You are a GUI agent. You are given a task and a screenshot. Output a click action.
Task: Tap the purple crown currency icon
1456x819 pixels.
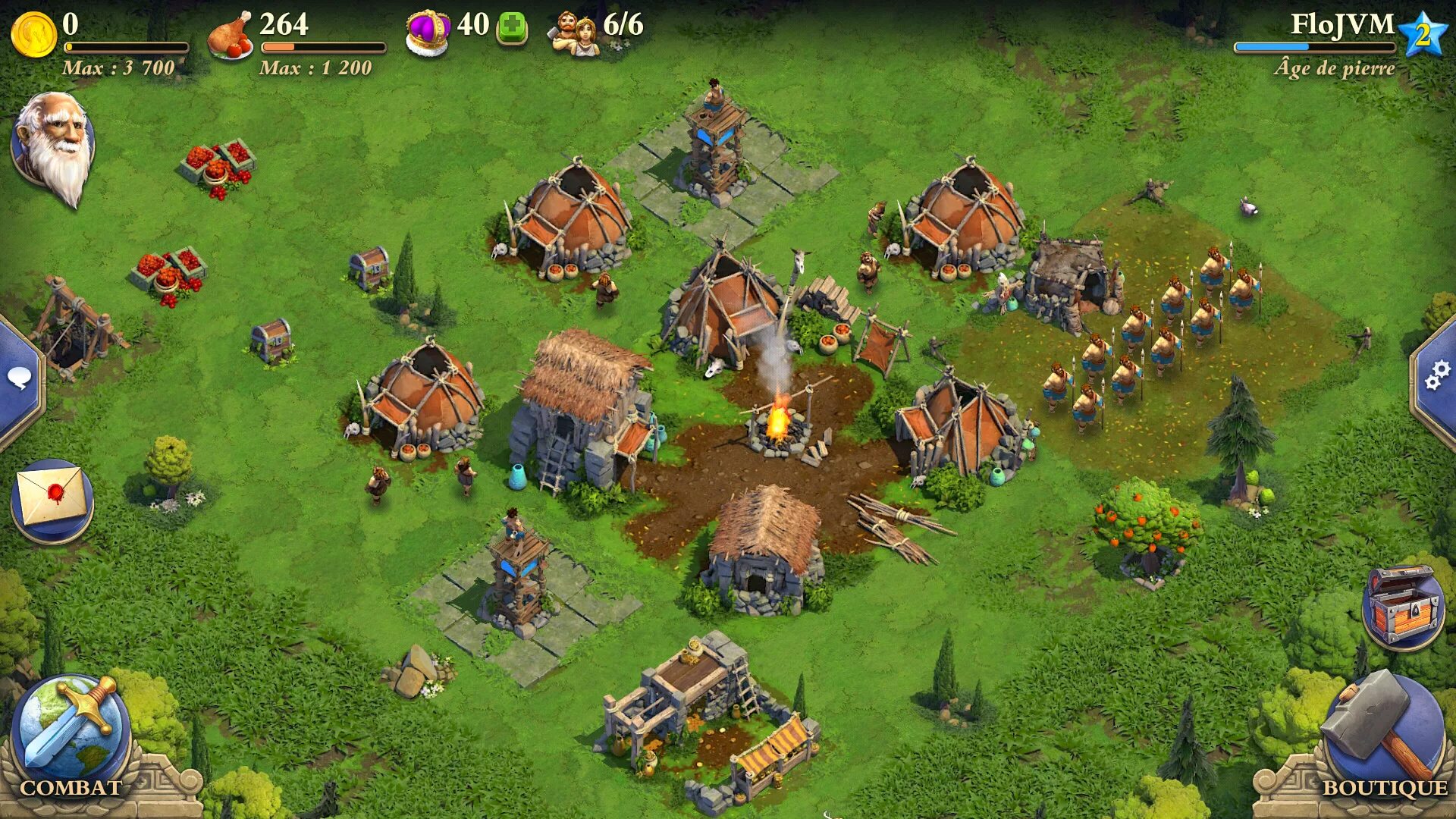428,32
